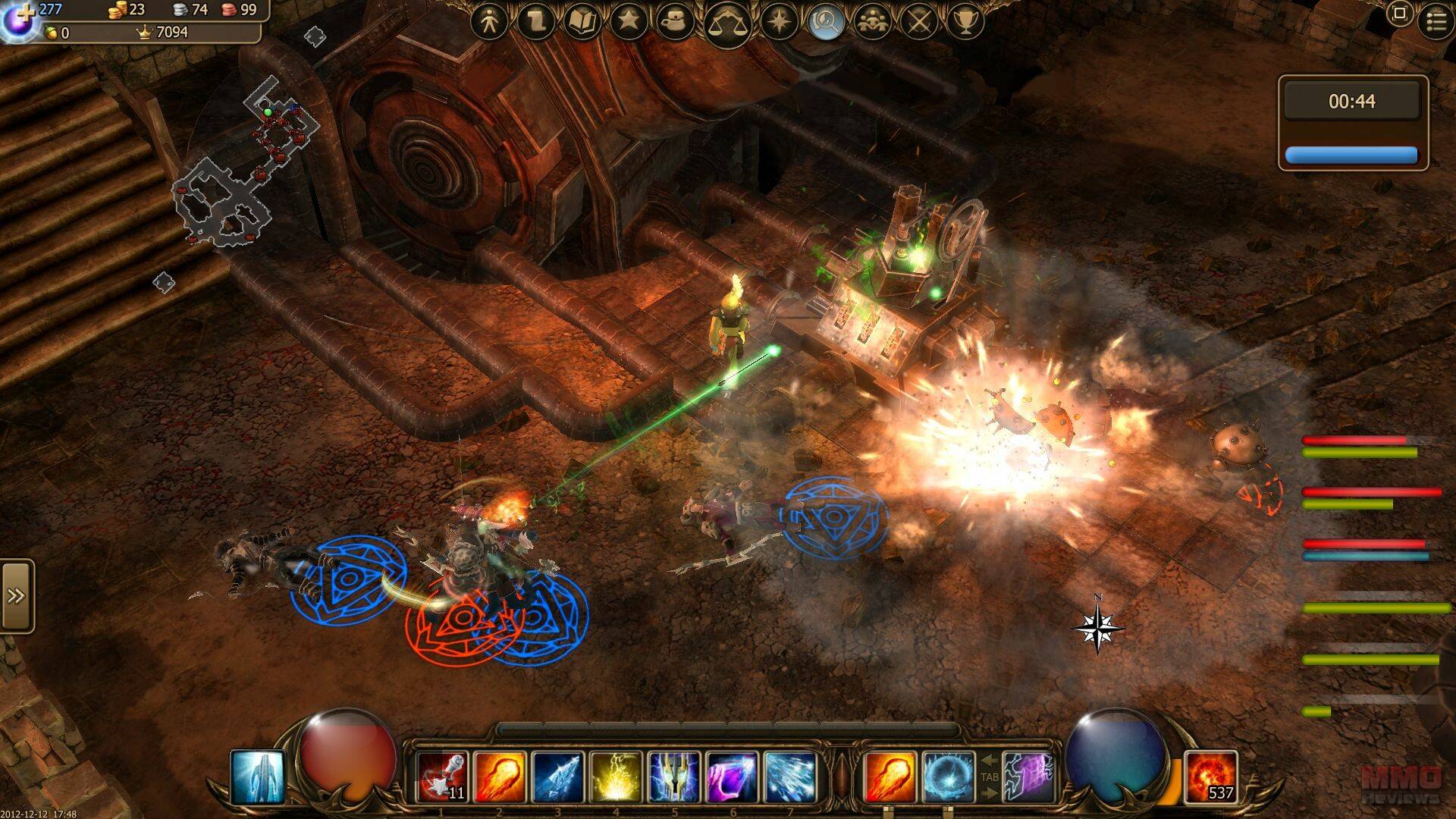1456x819 pixels.
Task: Expand the side panel double-arrow tab
Action: pos(17,596)
